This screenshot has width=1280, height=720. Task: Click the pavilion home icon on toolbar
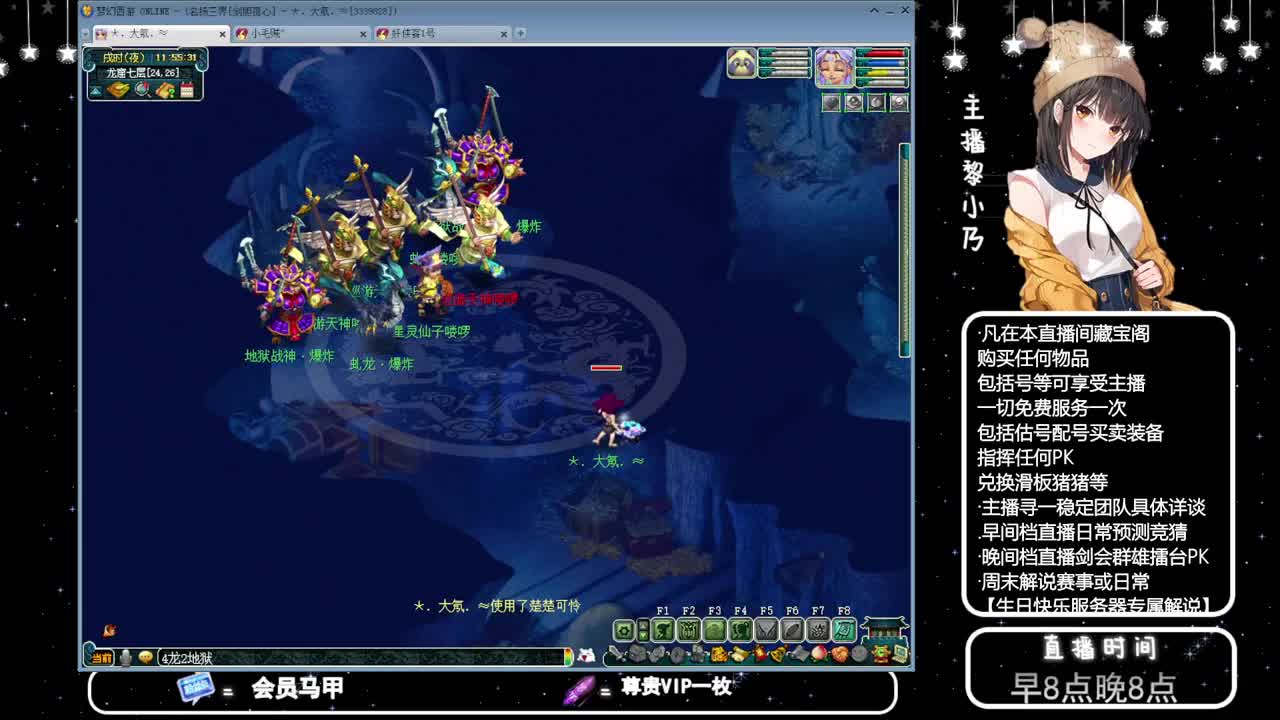(882, 632)
